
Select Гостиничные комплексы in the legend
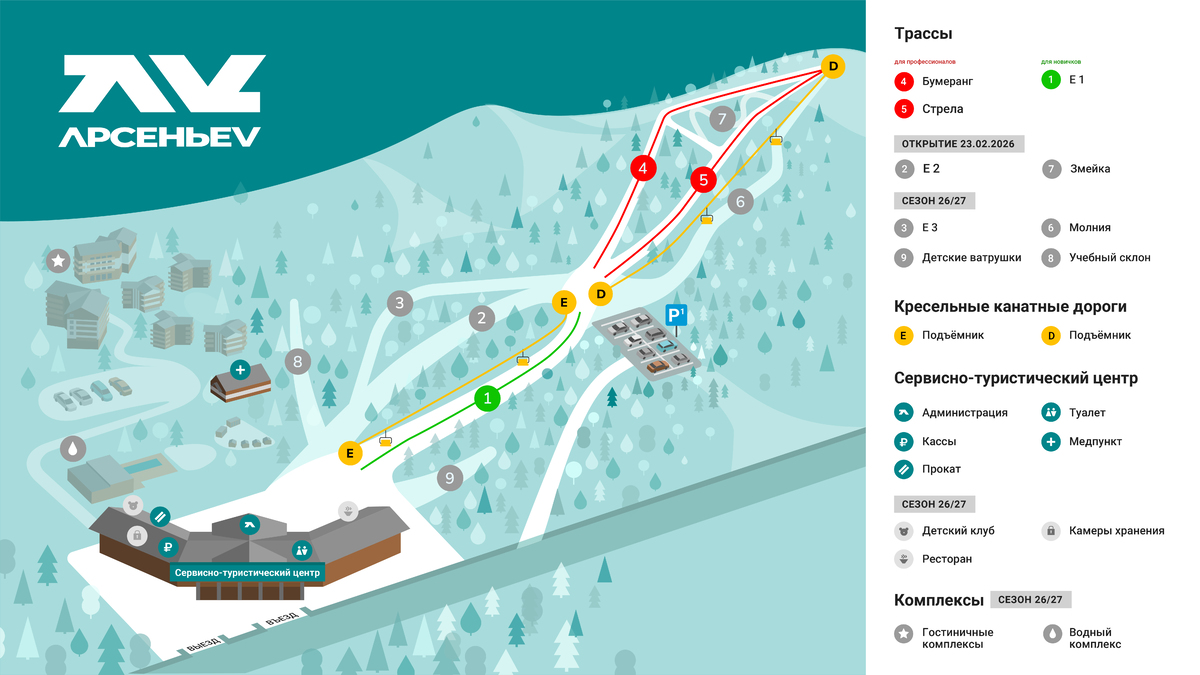957,638
